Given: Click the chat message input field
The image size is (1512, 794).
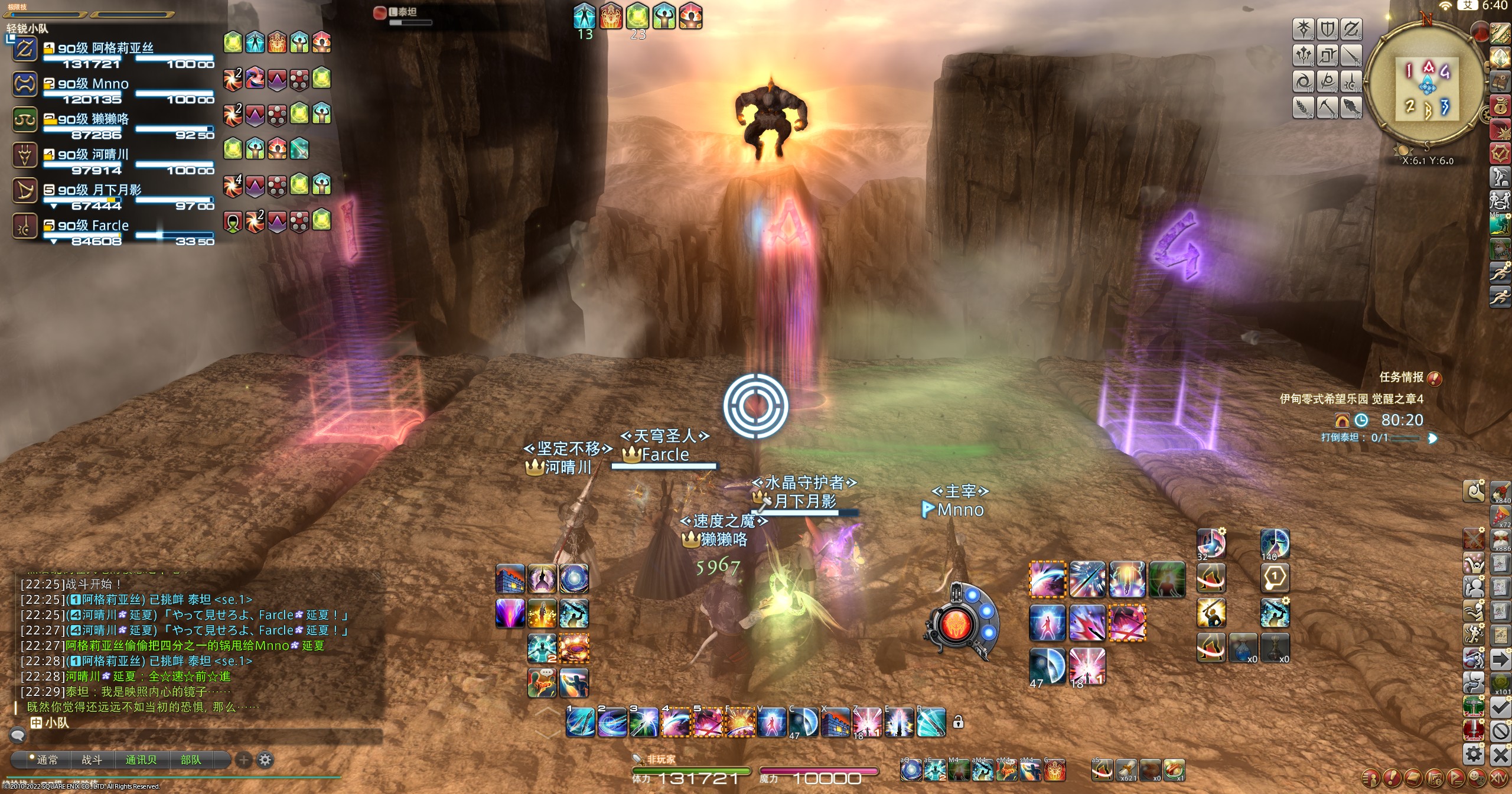Looking at the screenshot, I should point(201,736).
